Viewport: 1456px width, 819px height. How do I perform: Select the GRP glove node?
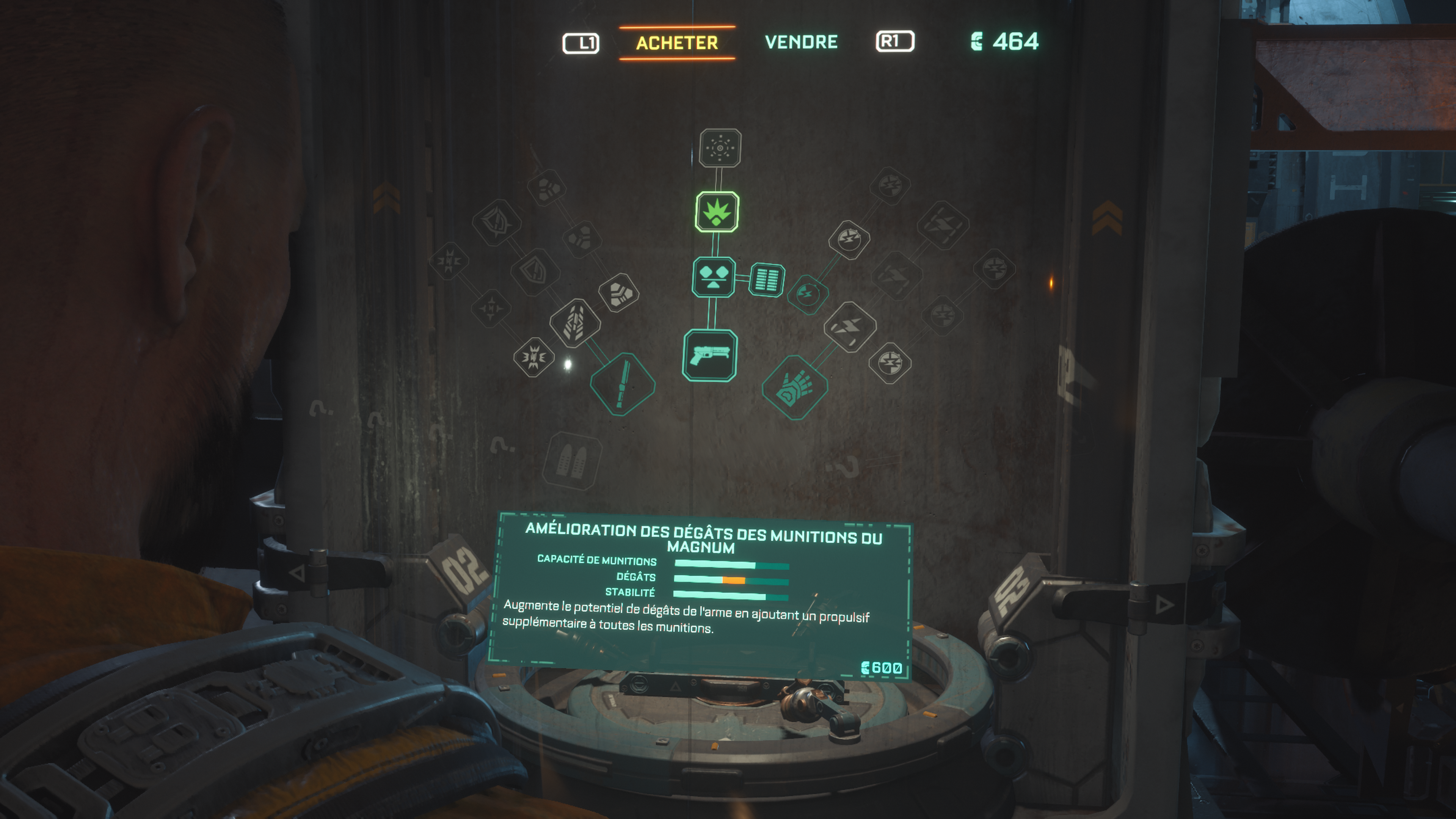[x=795, y=388]
